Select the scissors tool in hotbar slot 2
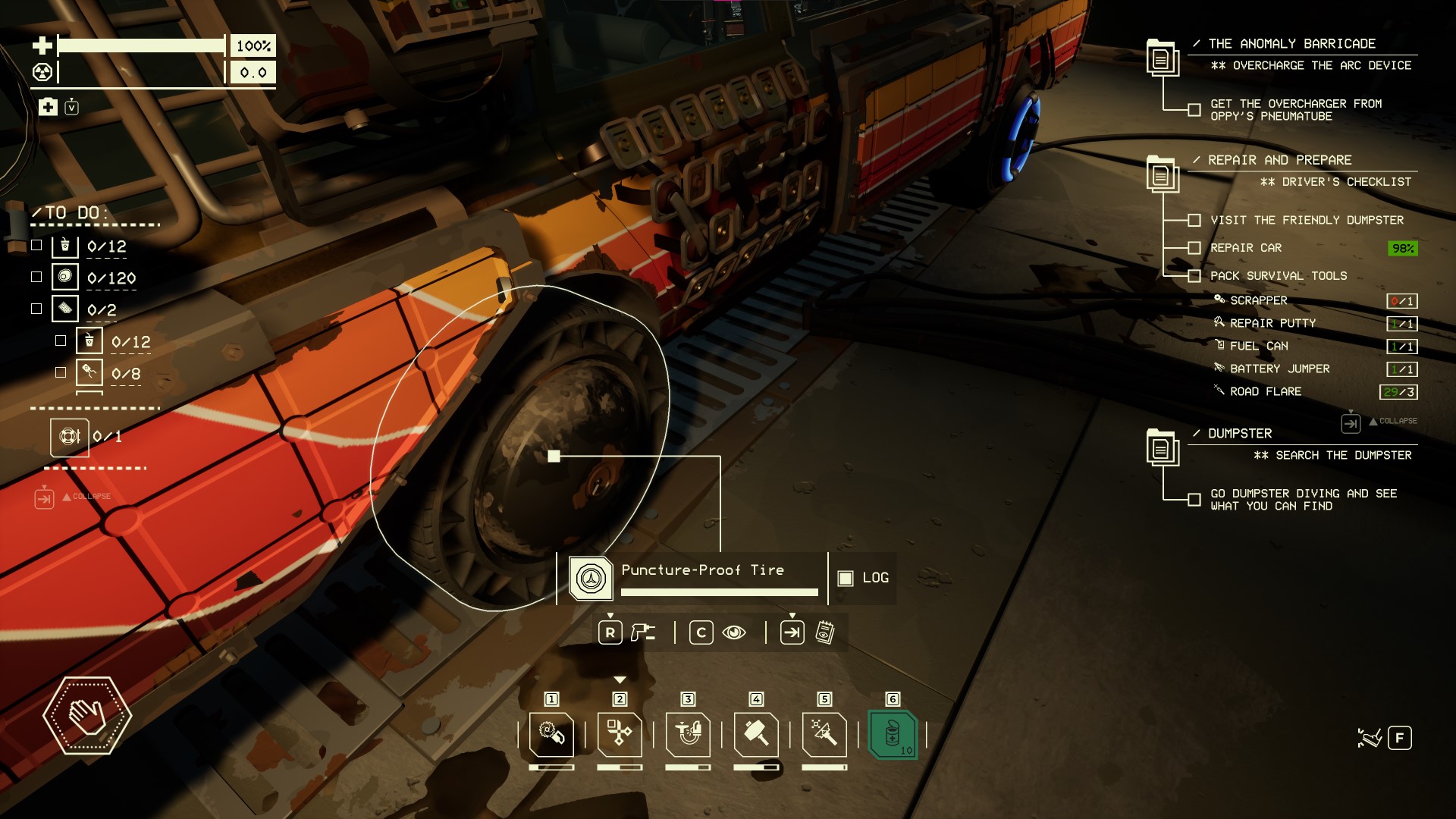This screenshot has height=819, width=1456. click(620, 734)
